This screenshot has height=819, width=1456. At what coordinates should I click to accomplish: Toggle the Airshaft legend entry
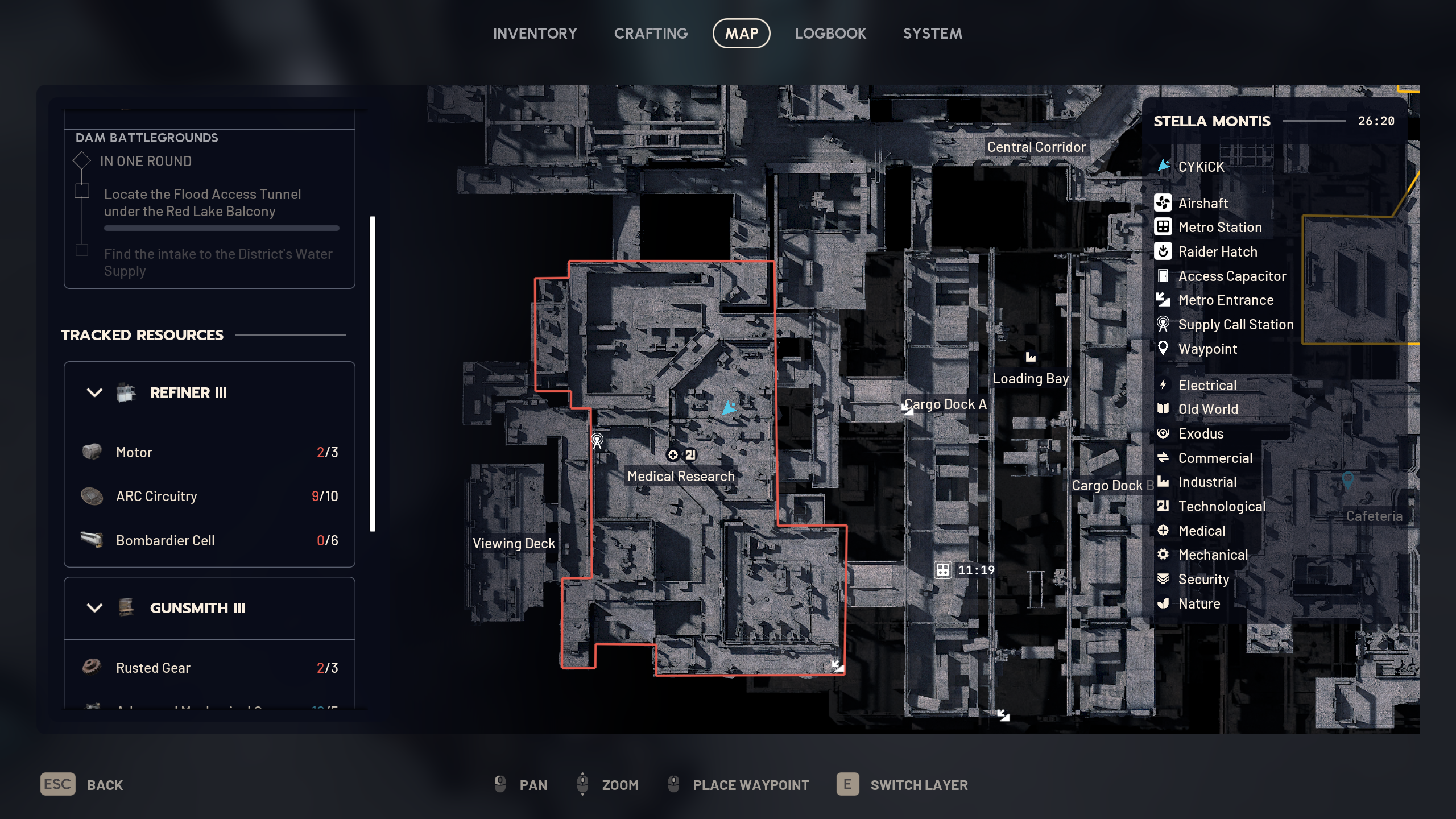1202,203
